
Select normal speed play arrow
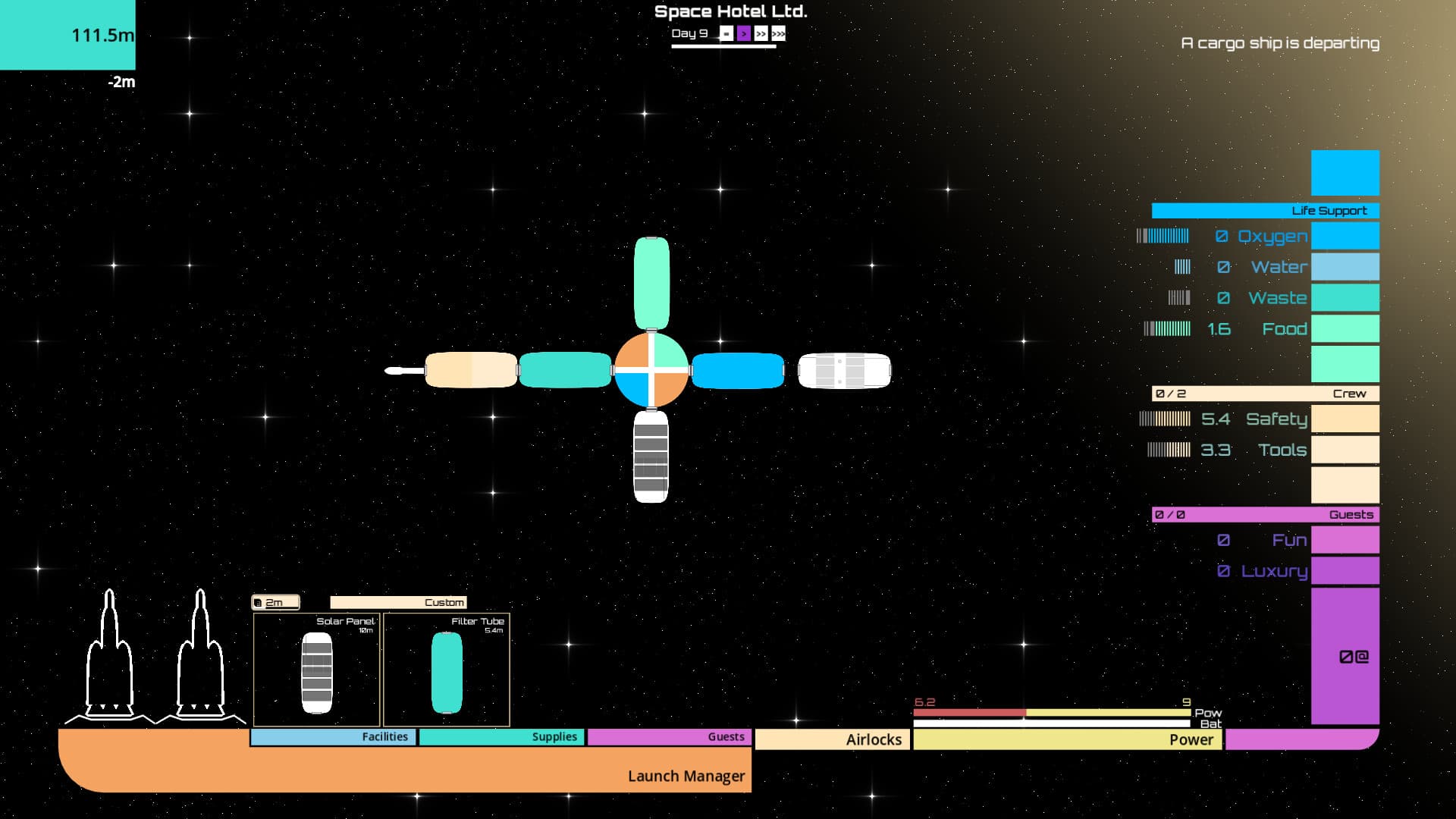tap(744, 33)
